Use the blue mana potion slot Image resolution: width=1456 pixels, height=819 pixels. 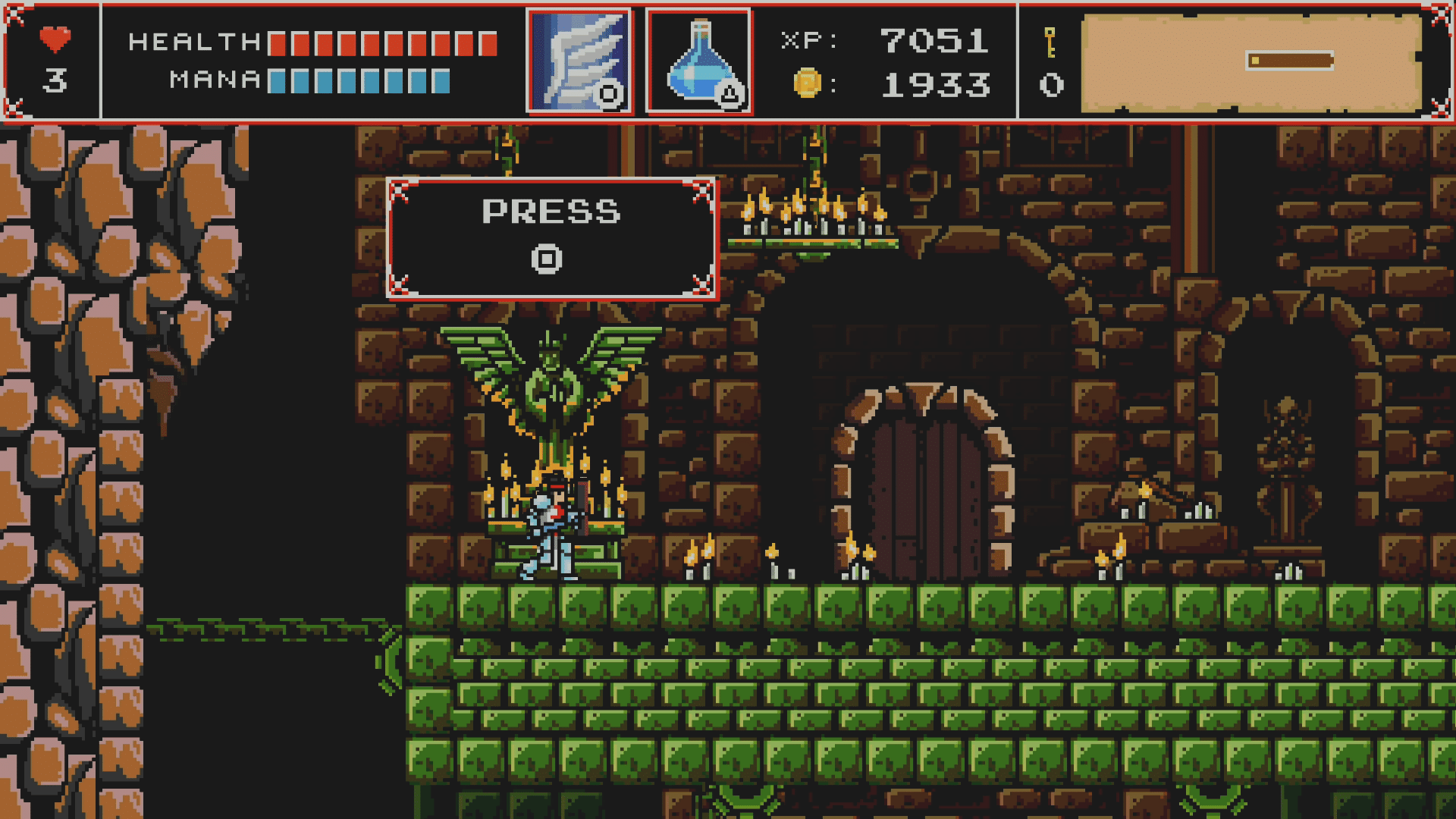point(698,61)
